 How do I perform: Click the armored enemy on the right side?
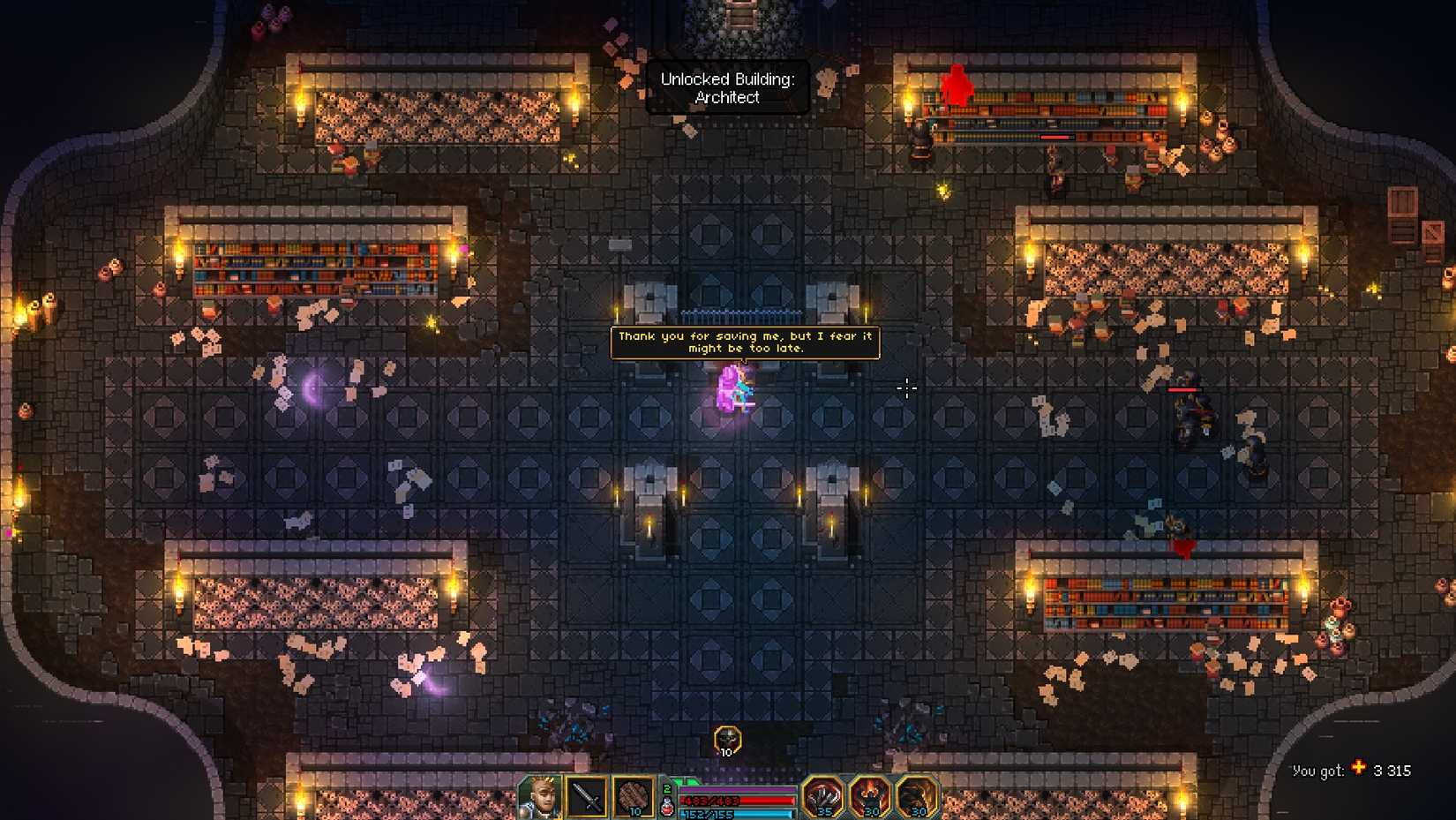point(1191,413)
